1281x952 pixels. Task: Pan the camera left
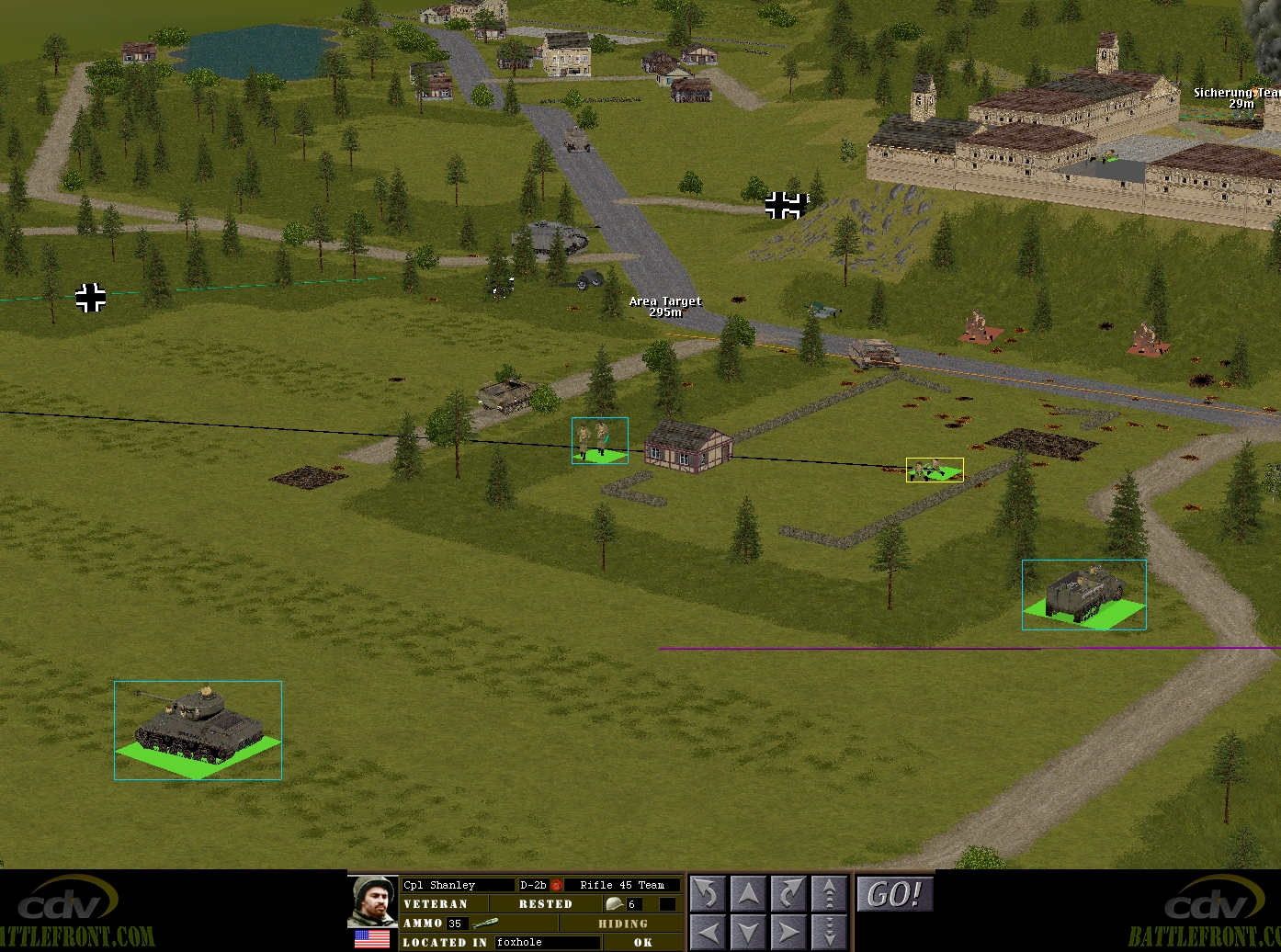708,931
